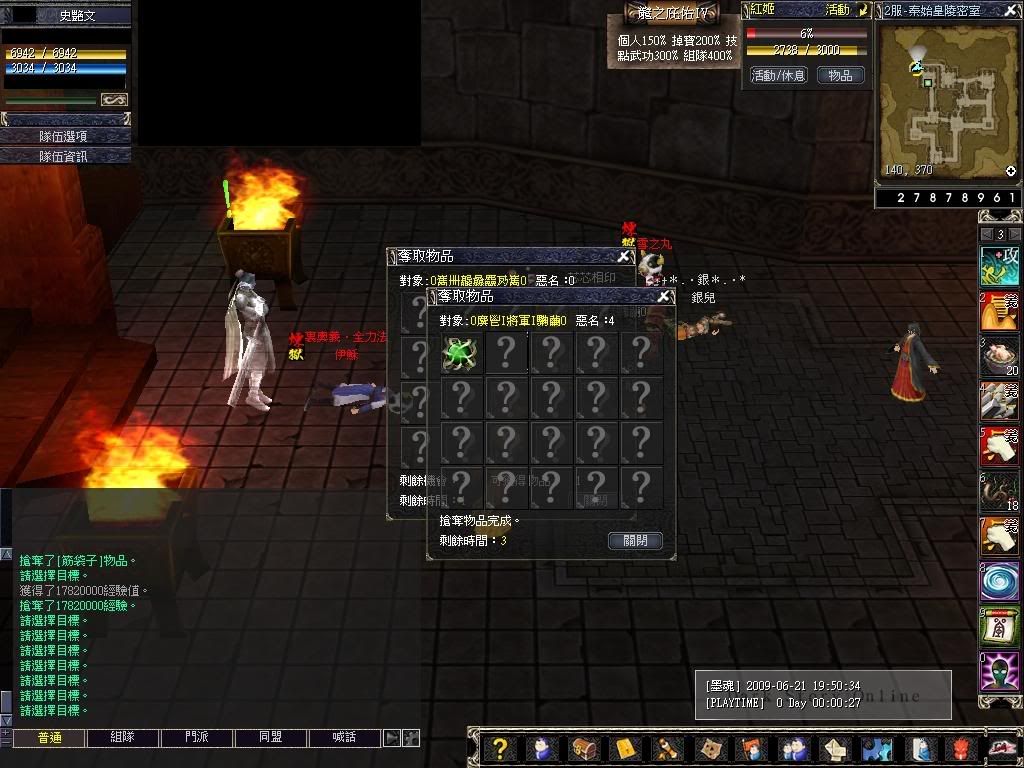Use the roast chicken food item in hotbar
Screen dimensions: 1024x768
click(x=999, y=357)
